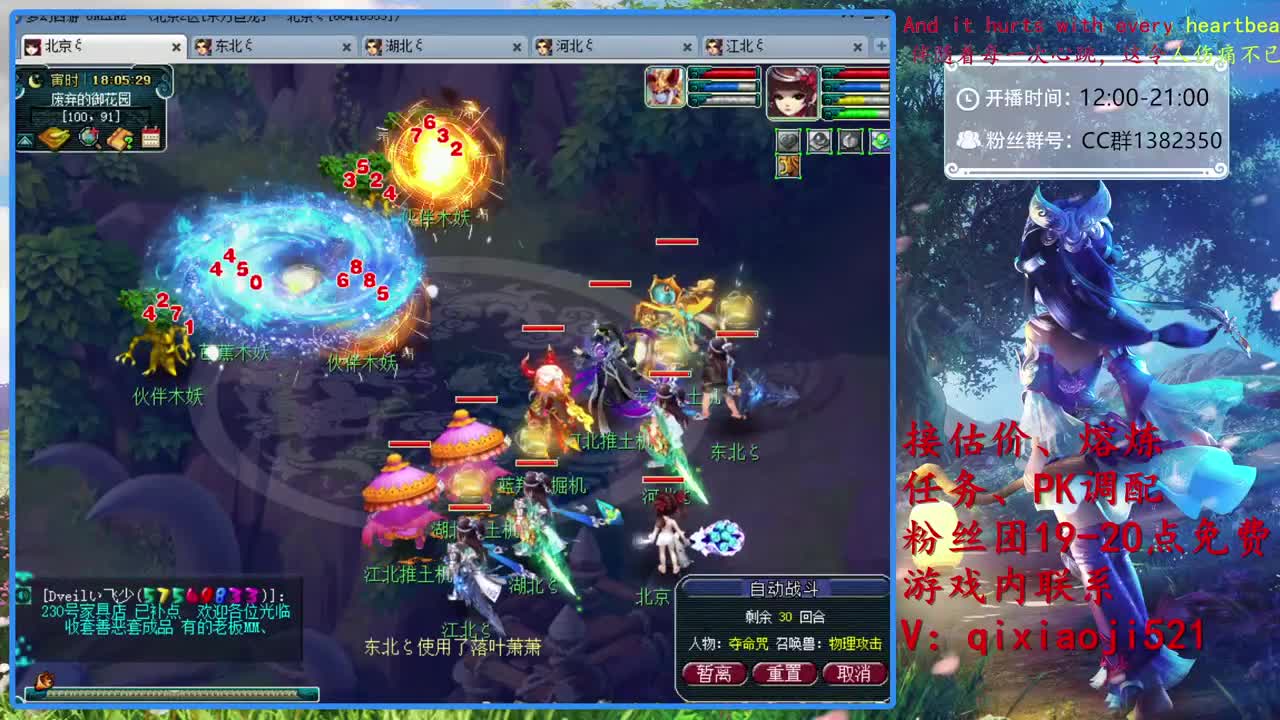The width and height of the screenshot is (1280, 720).
Task: Toggle the swirl-shaped status buff icon
Action: click(850, 140)
